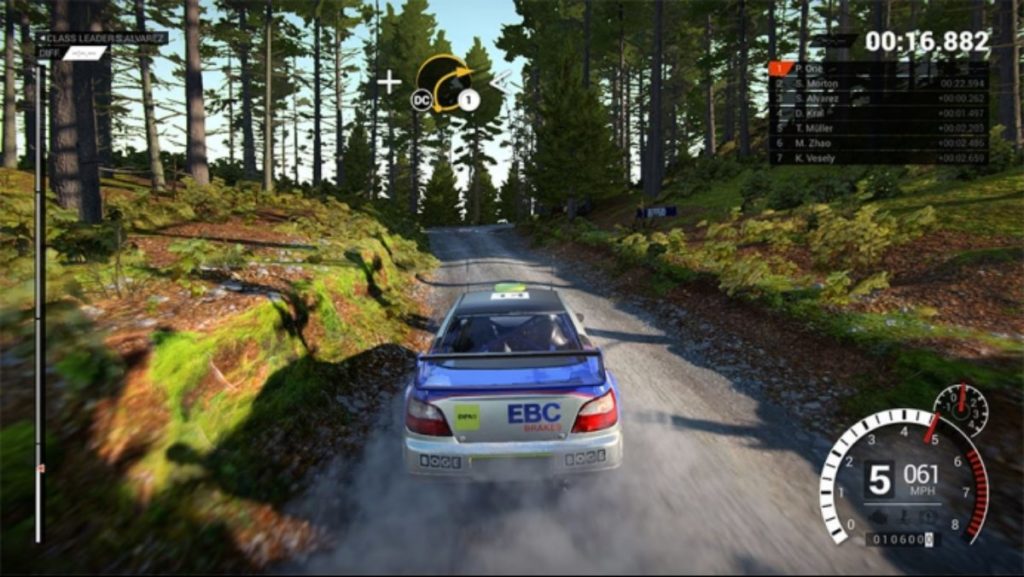Select the DC badge on the pace note
1024x577 pixels.
point(421,99)
